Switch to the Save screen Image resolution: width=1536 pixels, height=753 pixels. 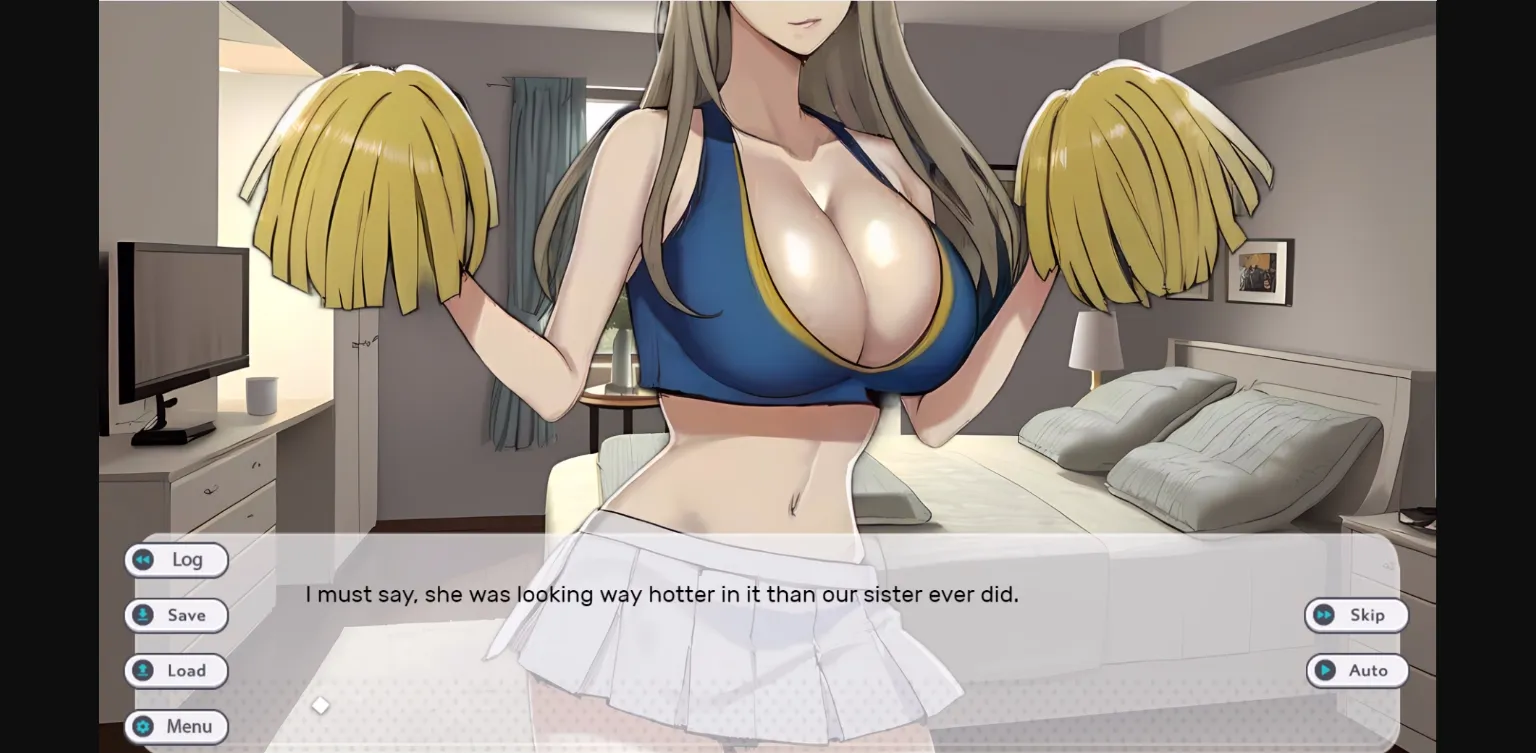(x=176, y=615)
